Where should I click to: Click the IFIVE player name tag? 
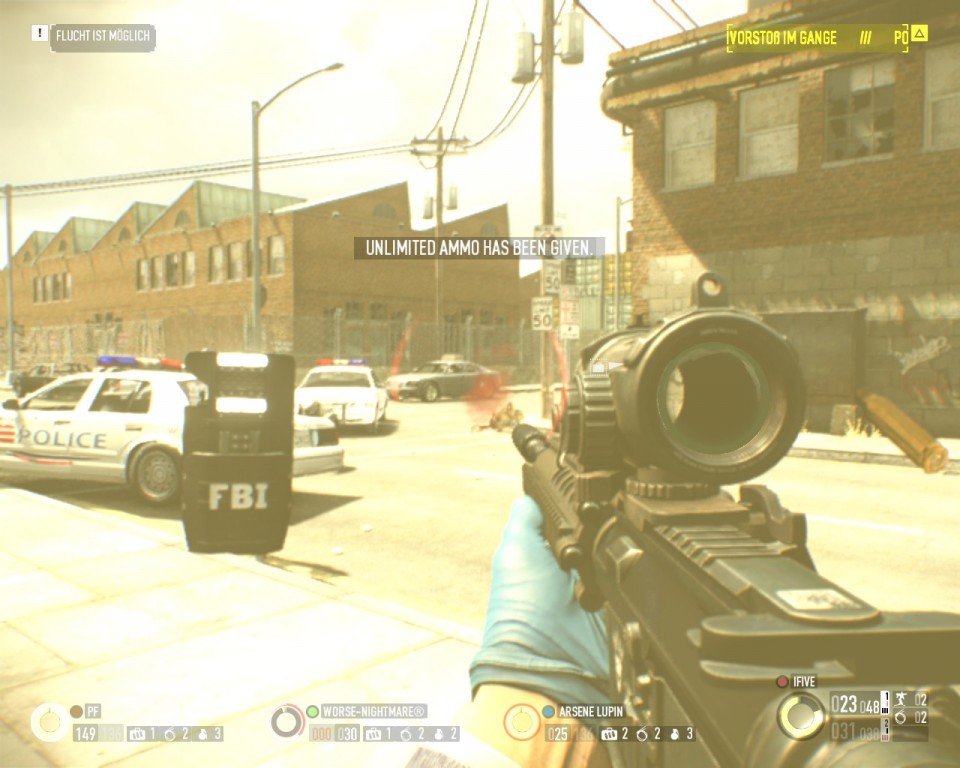click(x=805, y=681)
